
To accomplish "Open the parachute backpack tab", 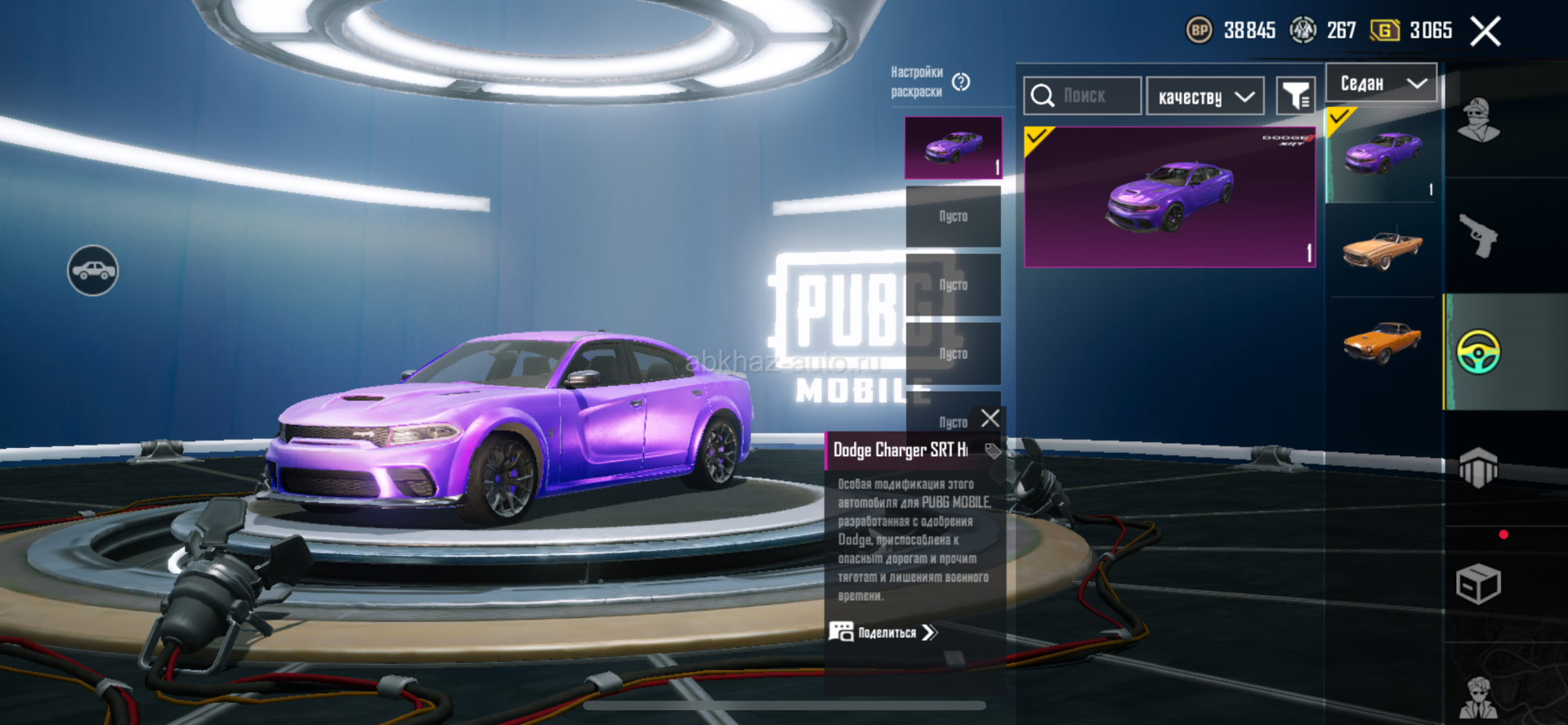I will pos(1479,468).
